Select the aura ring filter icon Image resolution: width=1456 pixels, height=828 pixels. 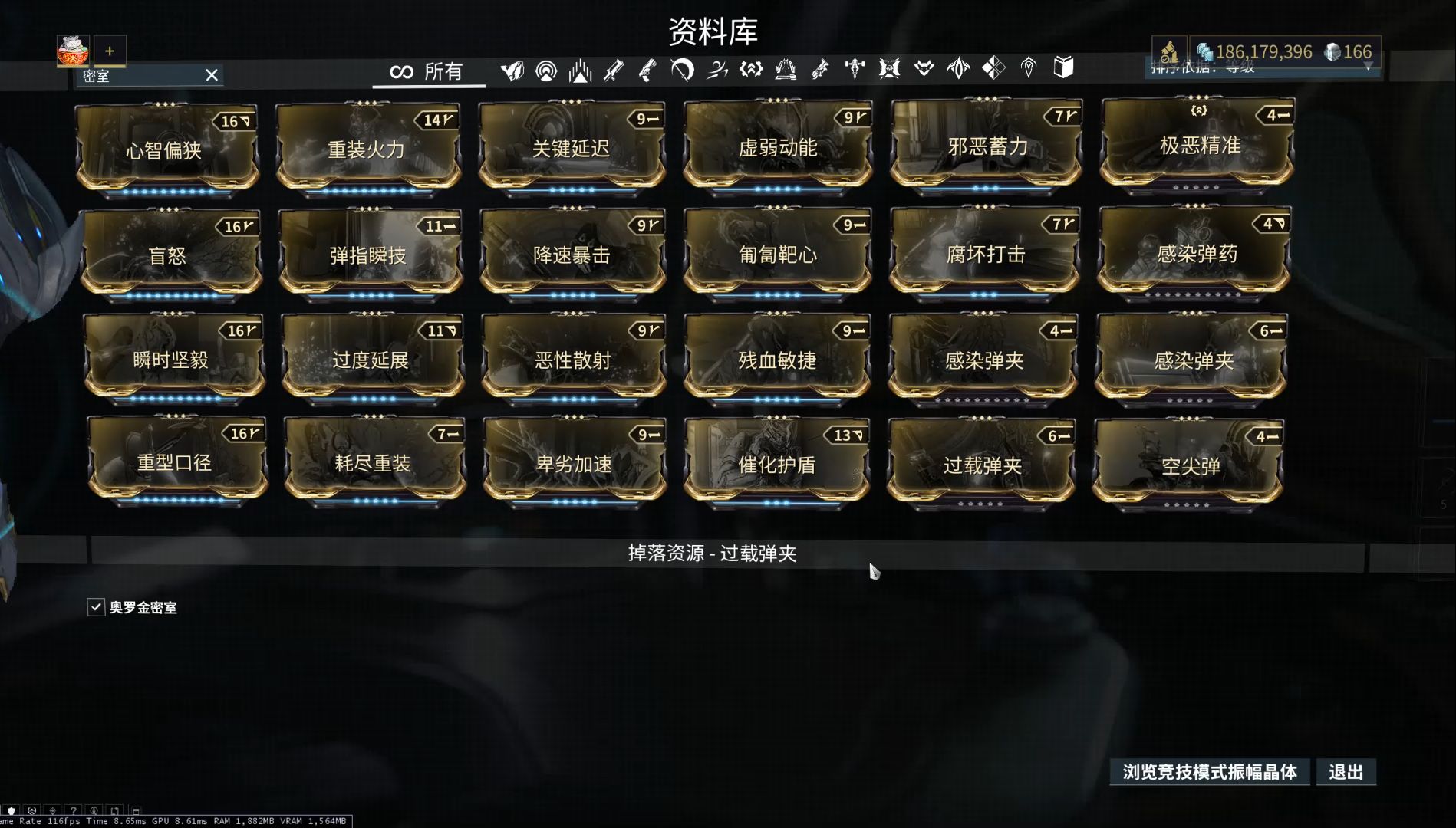[547, 69]
